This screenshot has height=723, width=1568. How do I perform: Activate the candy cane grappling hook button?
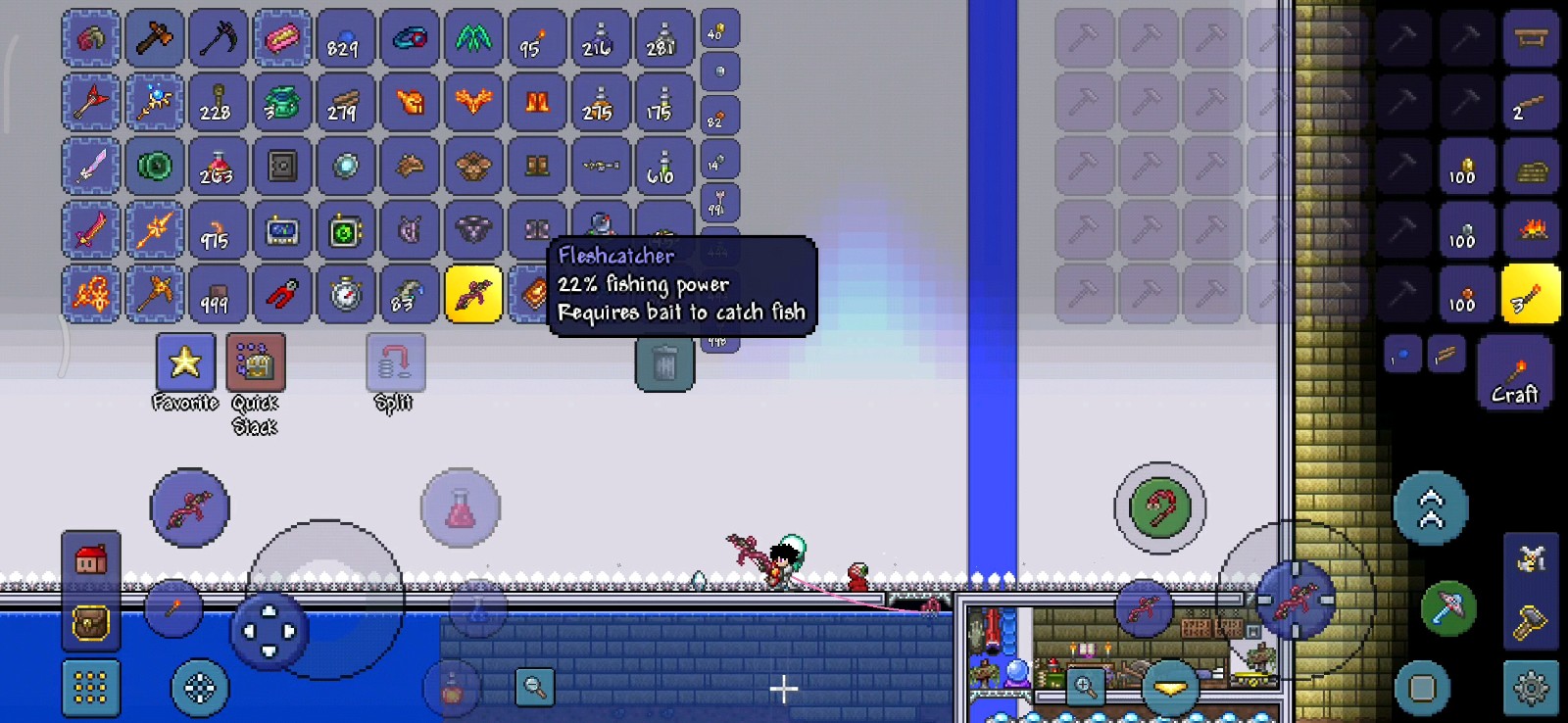(1160, 508)
